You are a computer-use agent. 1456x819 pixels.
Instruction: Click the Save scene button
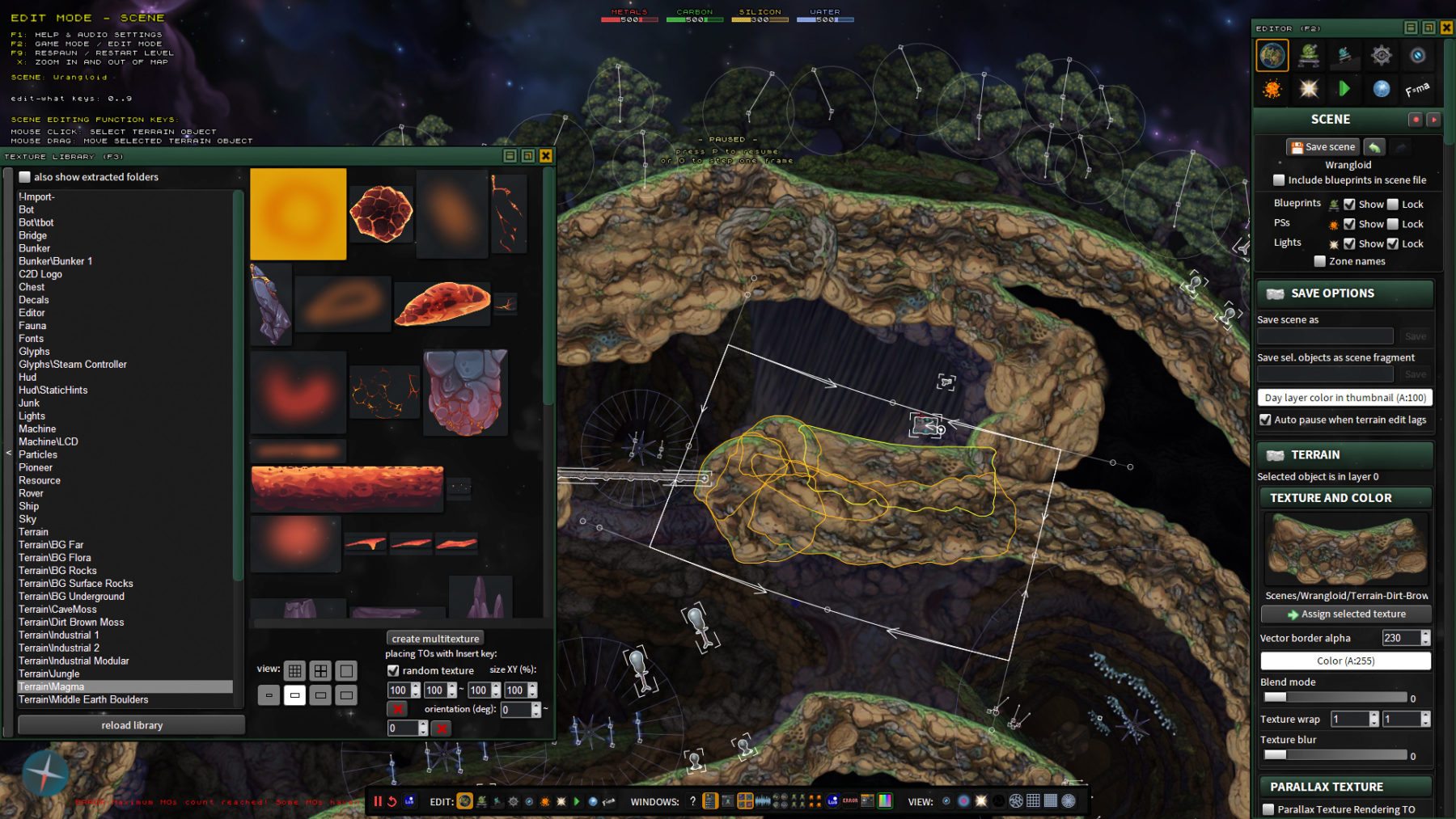1323,147
